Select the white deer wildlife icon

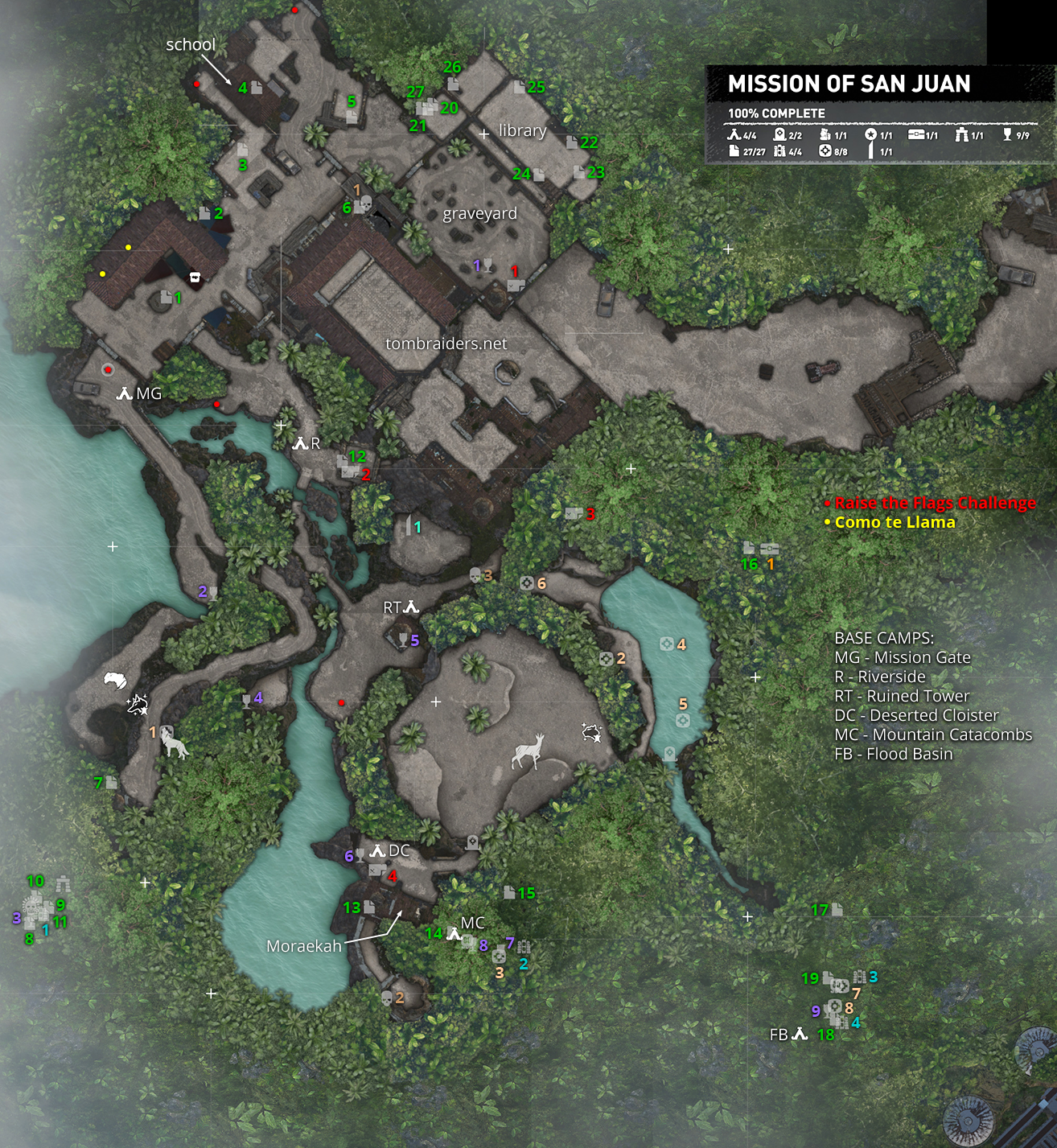click(528, 751)
